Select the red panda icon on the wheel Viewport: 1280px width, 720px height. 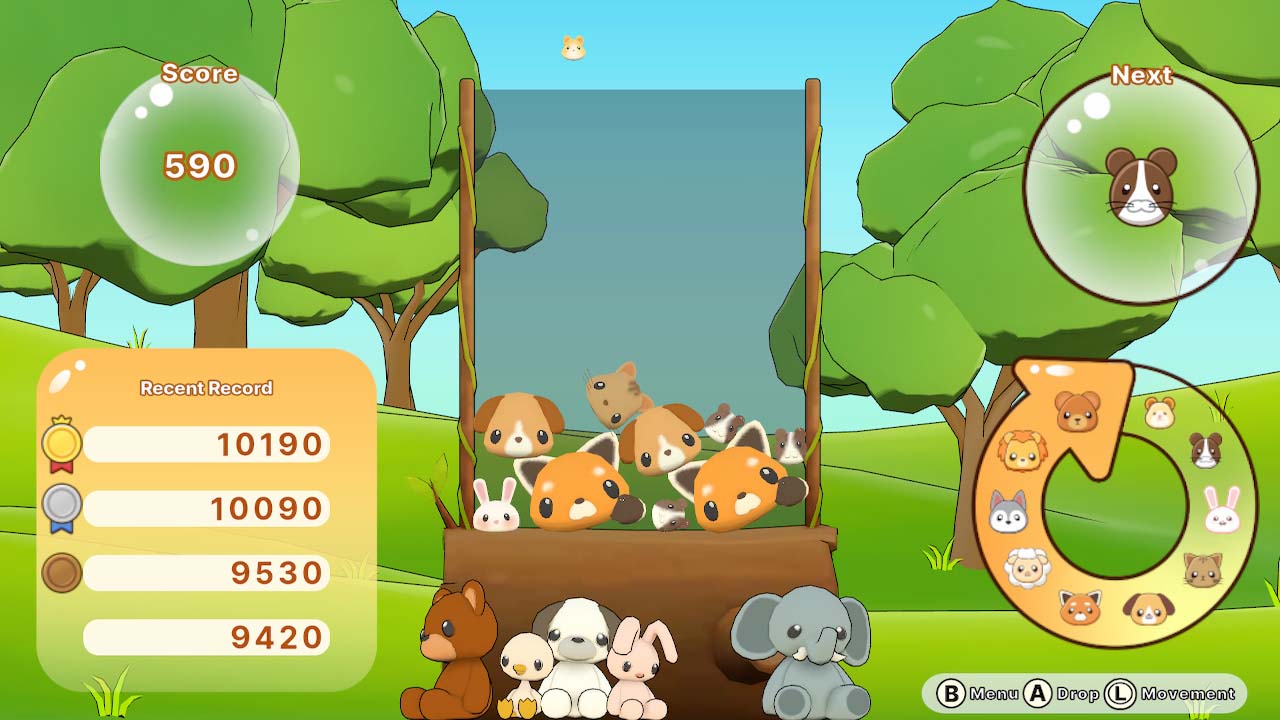tap(1081, 608)
